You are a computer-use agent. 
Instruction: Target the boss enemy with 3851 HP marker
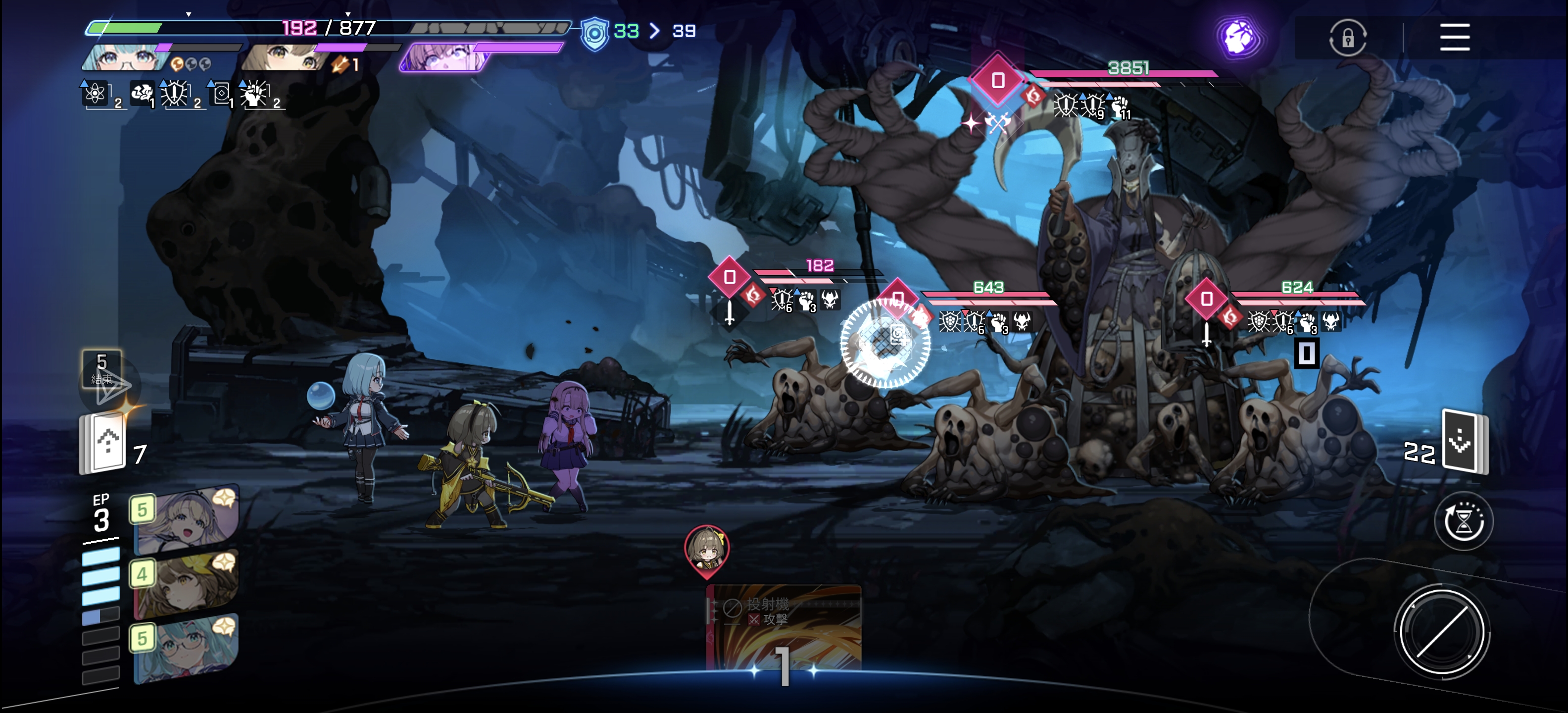click(x=997, y=80)
